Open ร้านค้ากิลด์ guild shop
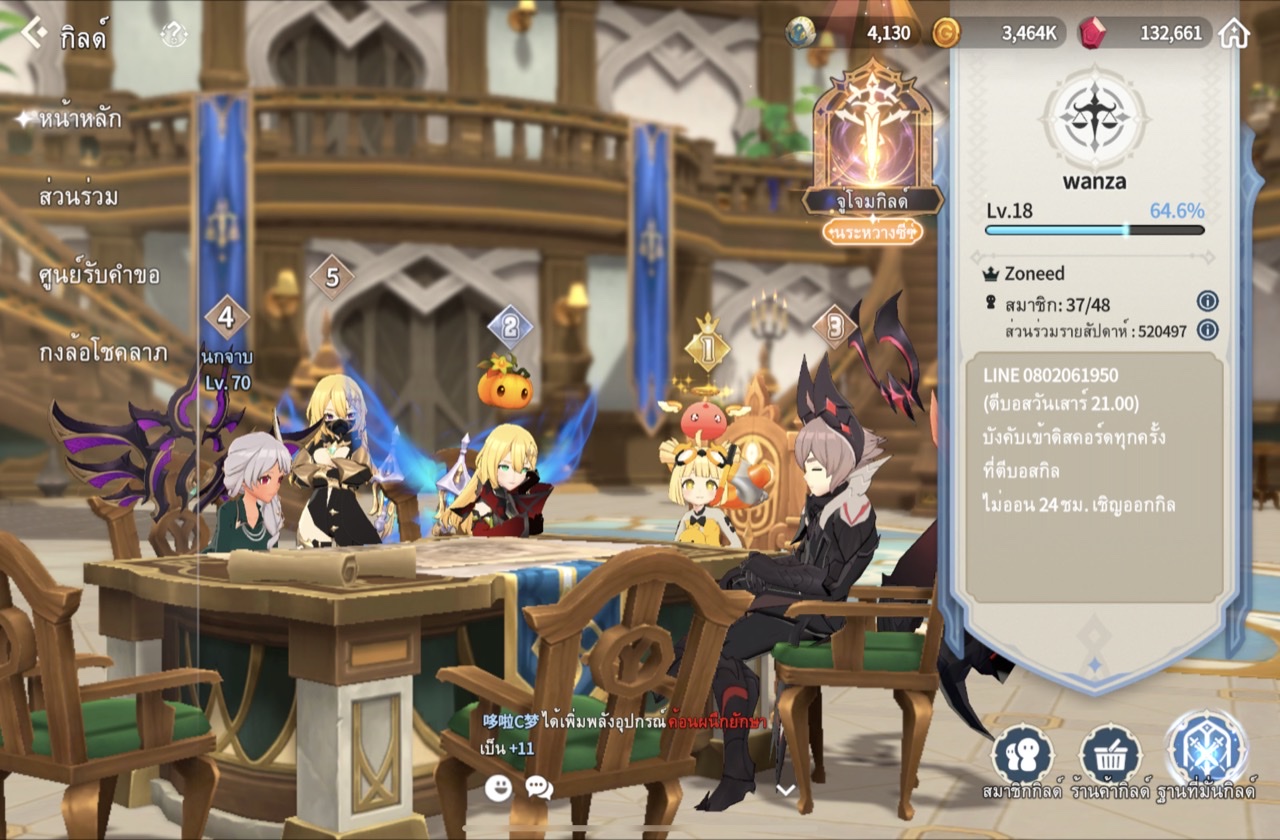This screenshot has height=840, width=1280. [x=1110, y=762]
